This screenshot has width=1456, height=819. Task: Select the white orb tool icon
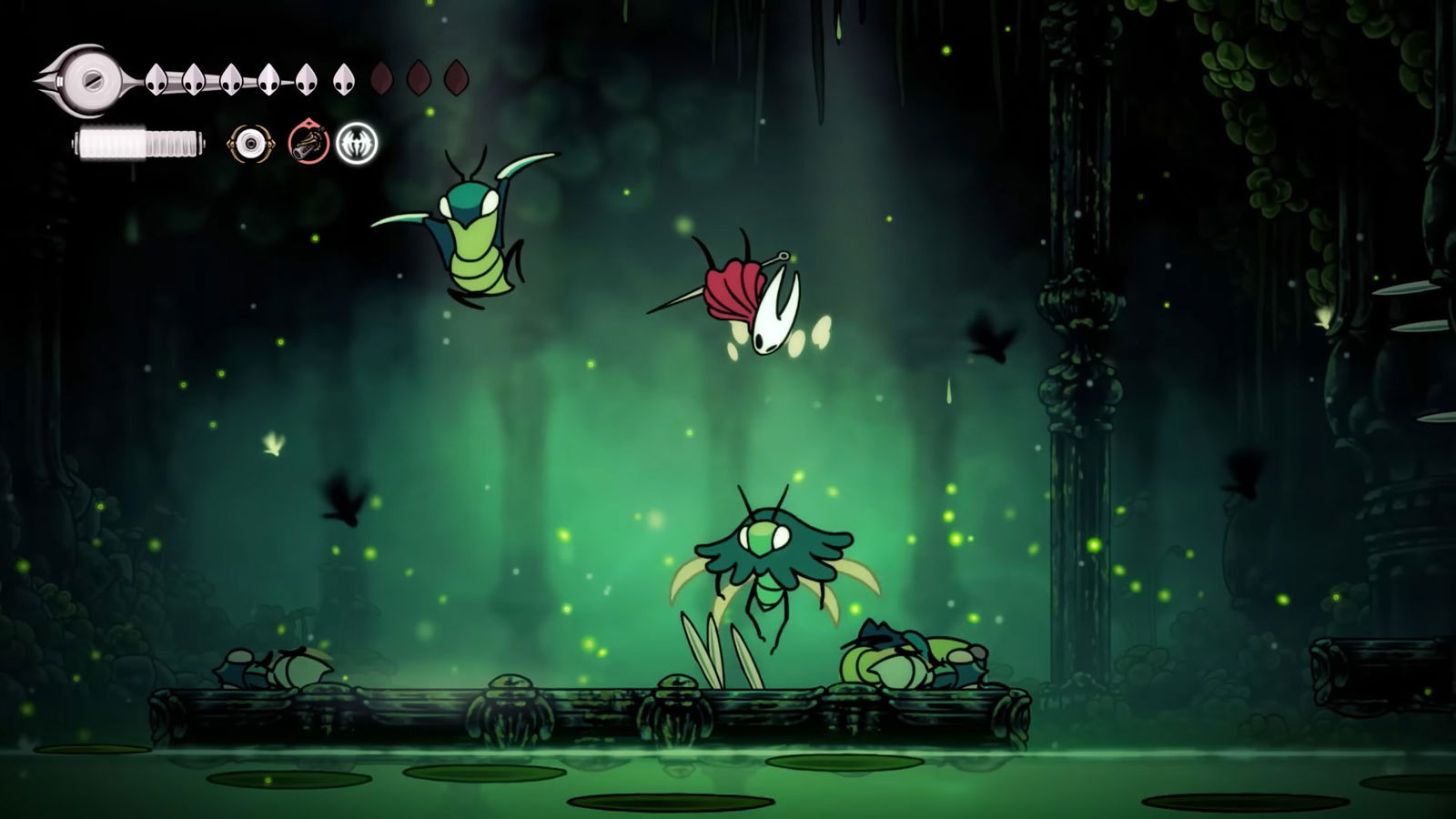point(250,144)
